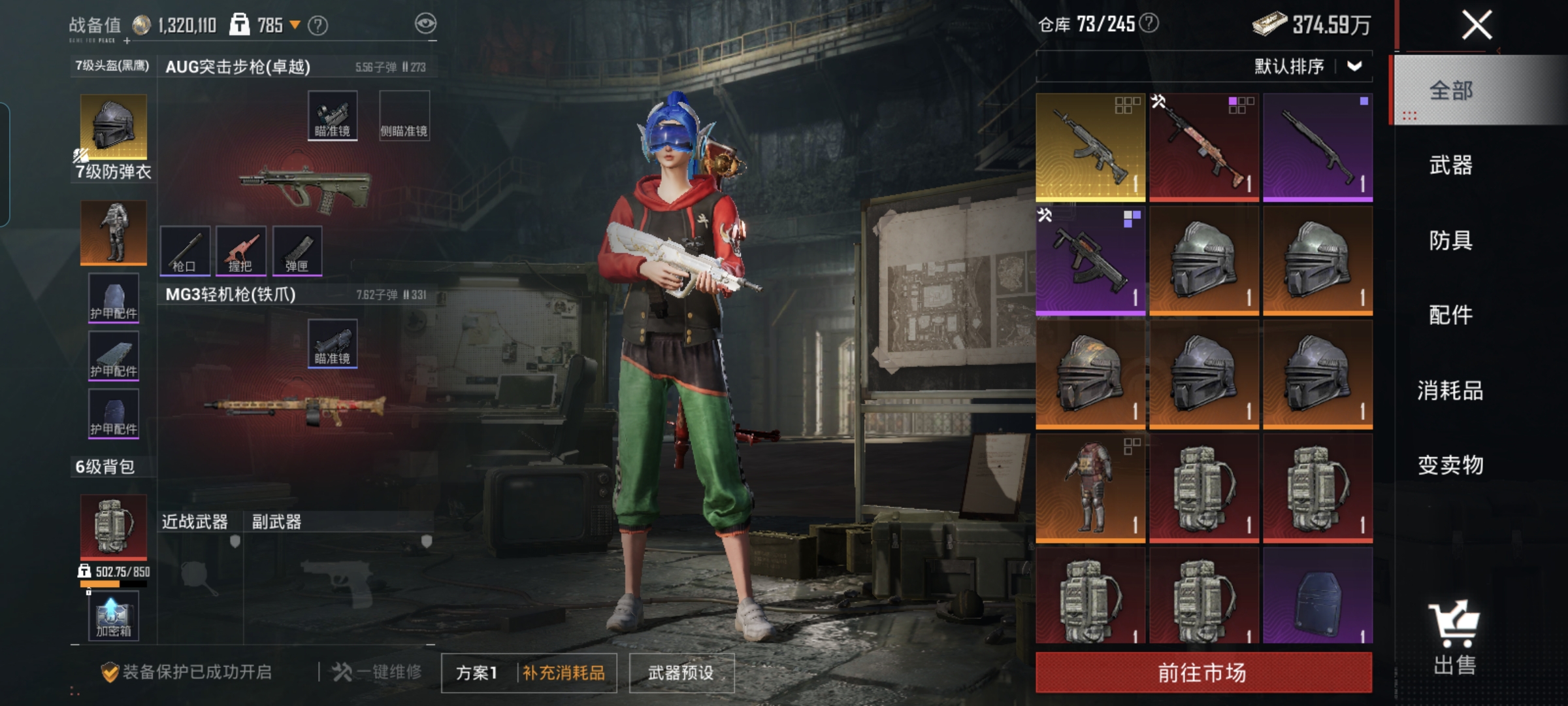Open the 配件 category tab

click(1450, 315)
